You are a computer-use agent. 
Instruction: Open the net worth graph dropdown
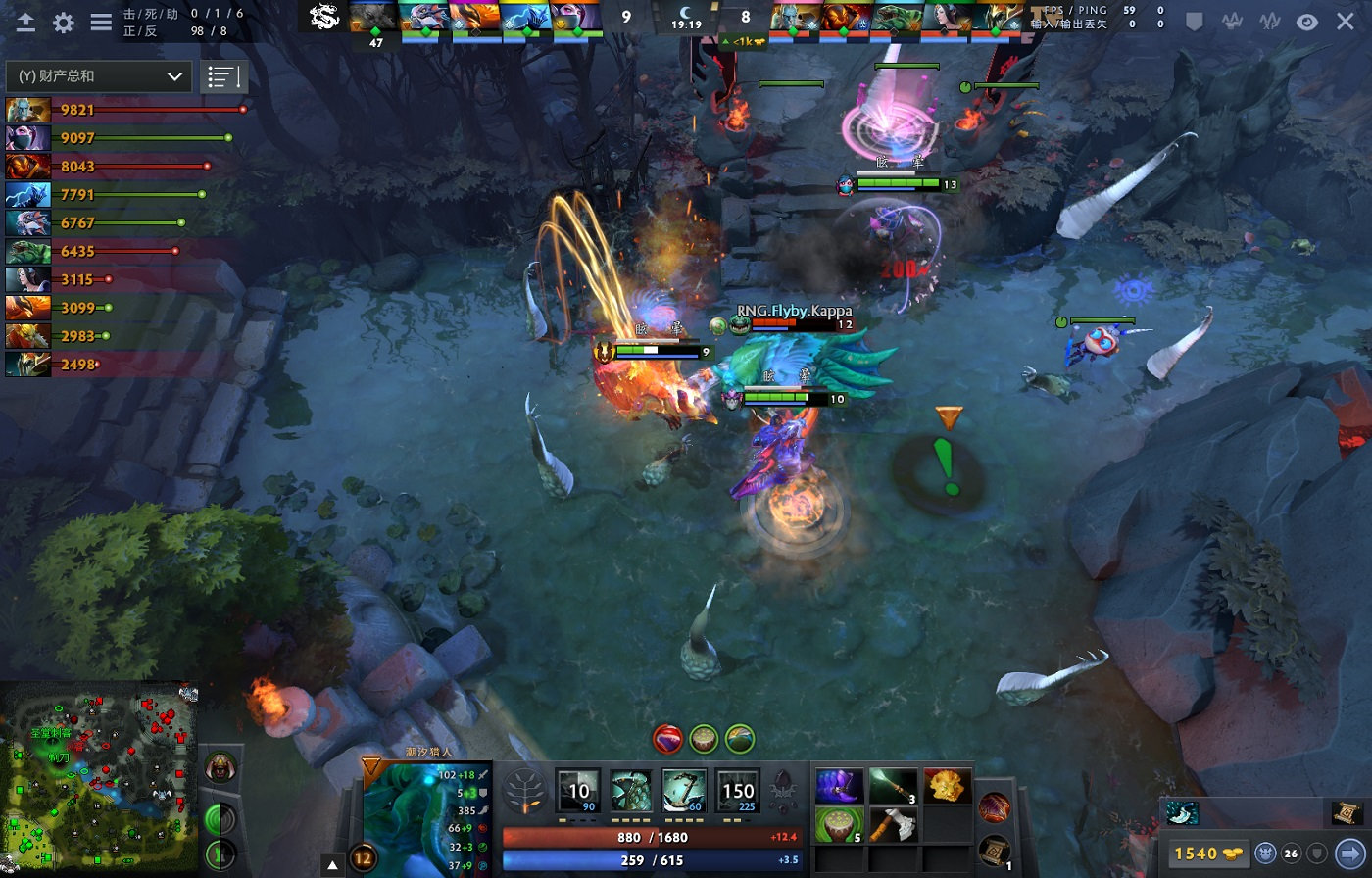pos(100,76)
